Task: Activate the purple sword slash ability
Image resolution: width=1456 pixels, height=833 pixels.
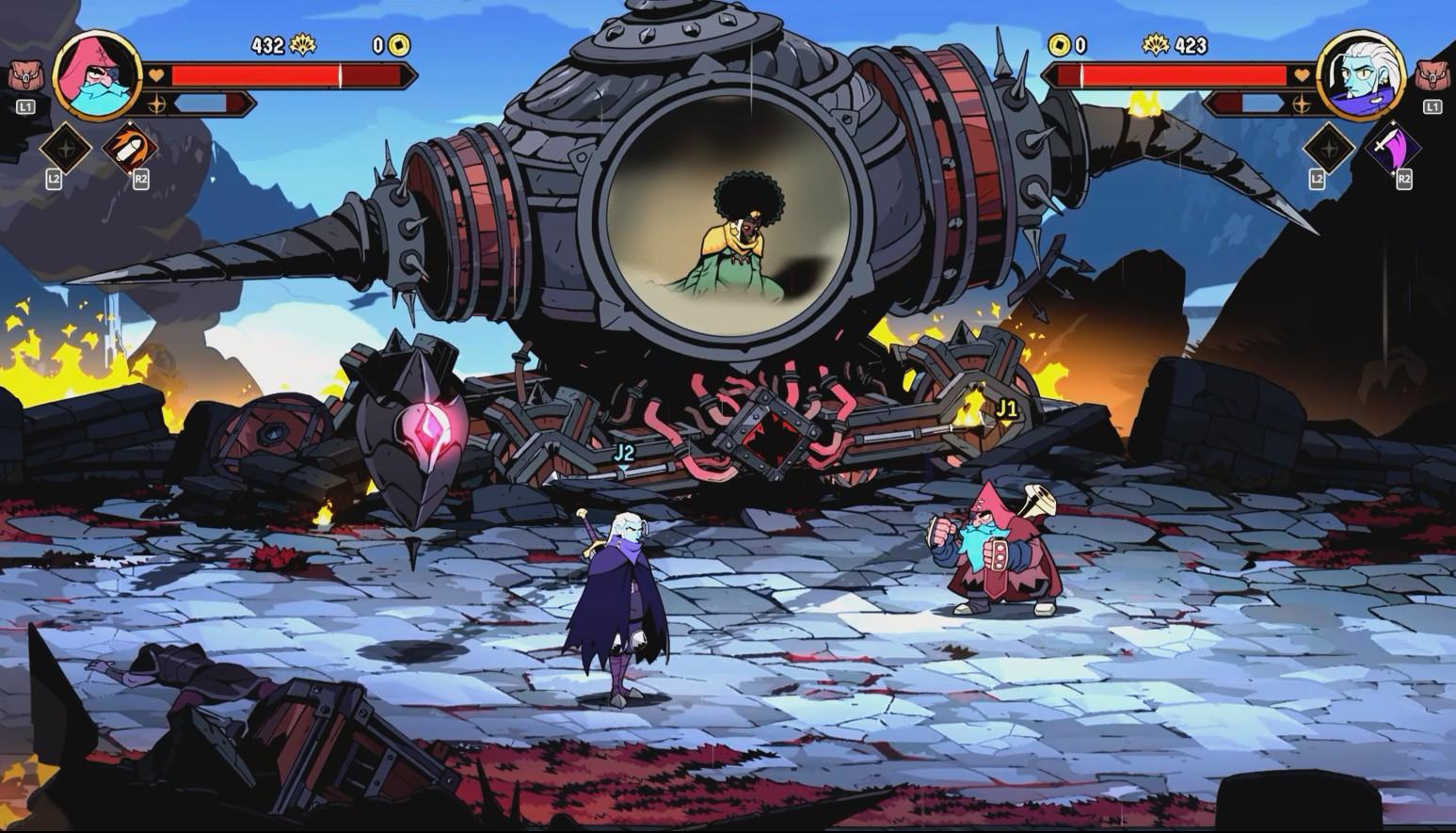Action: coord(1393,148)
